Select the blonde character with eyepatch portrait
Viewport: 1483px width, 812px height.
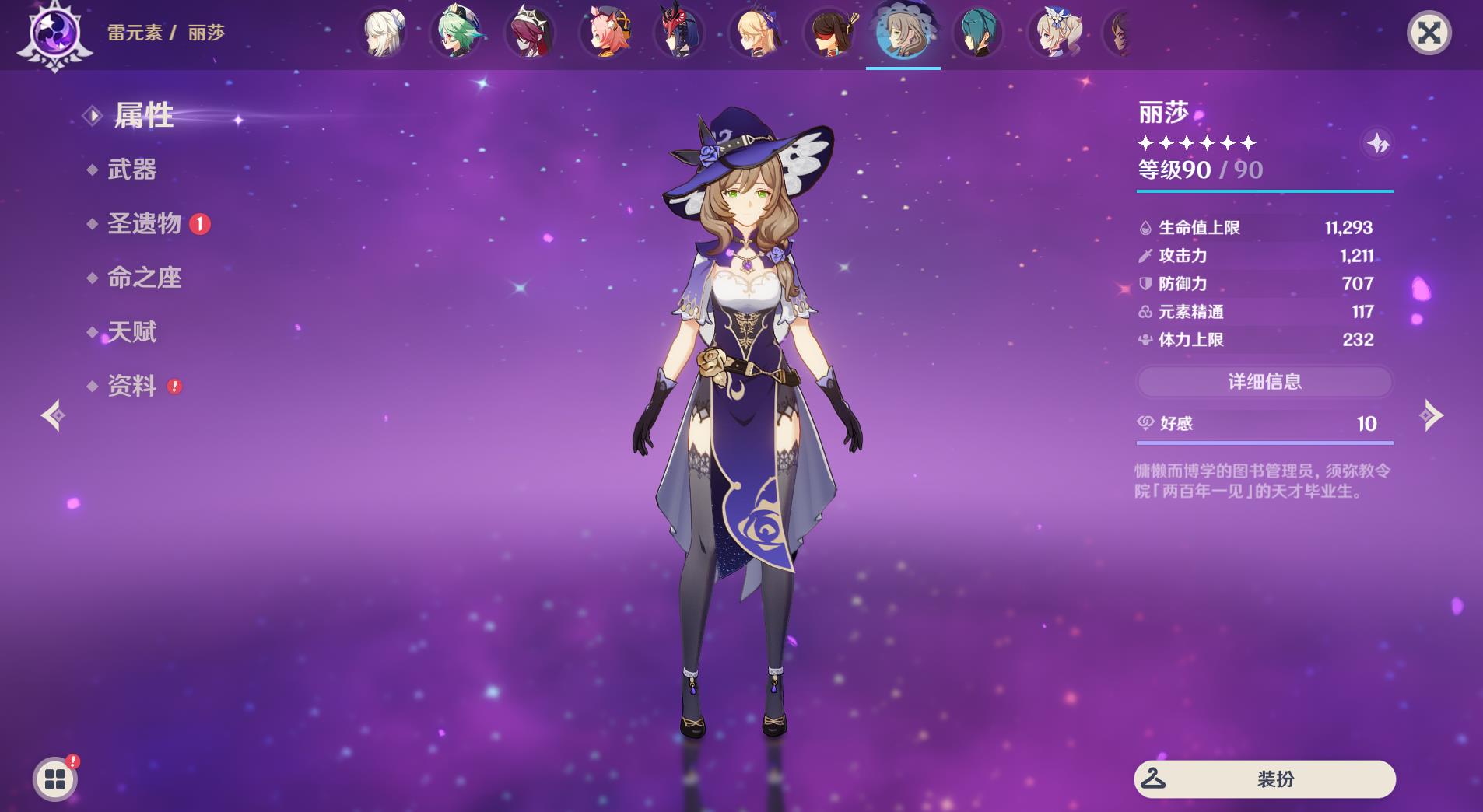[756, 33]
